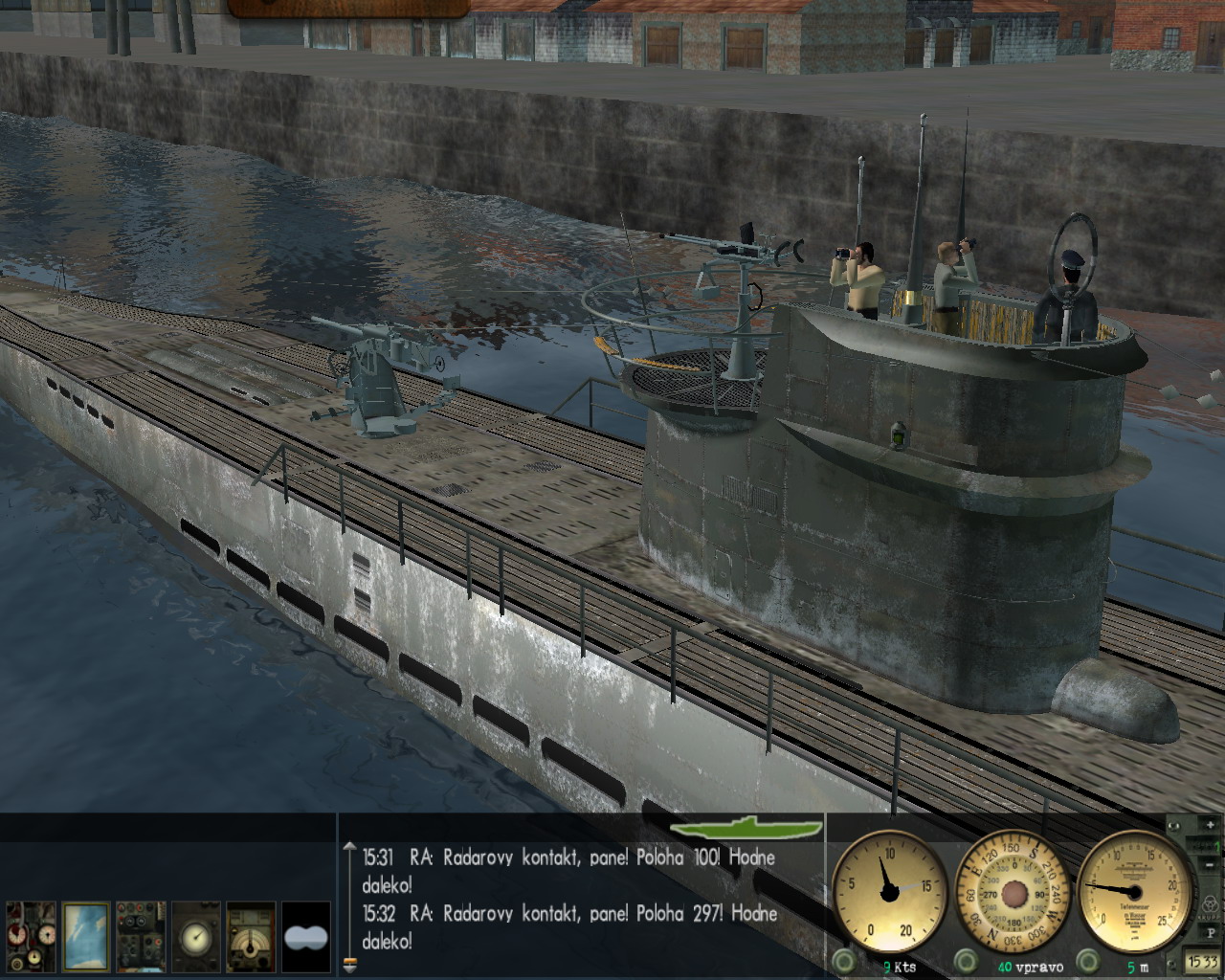Set heading on the compass dial
Image resolution: width=1225 pixels, height=980 pixels.
[x=1013, y=890]
